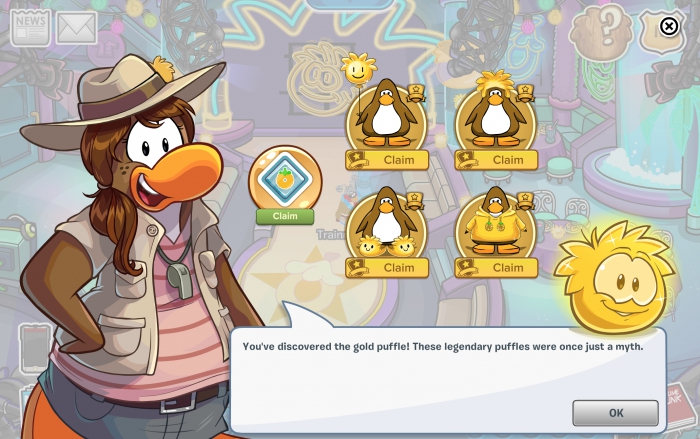Claim the gold hoodie outfit item
Viewport: 700px width, 439px height.
click(507, 268)
